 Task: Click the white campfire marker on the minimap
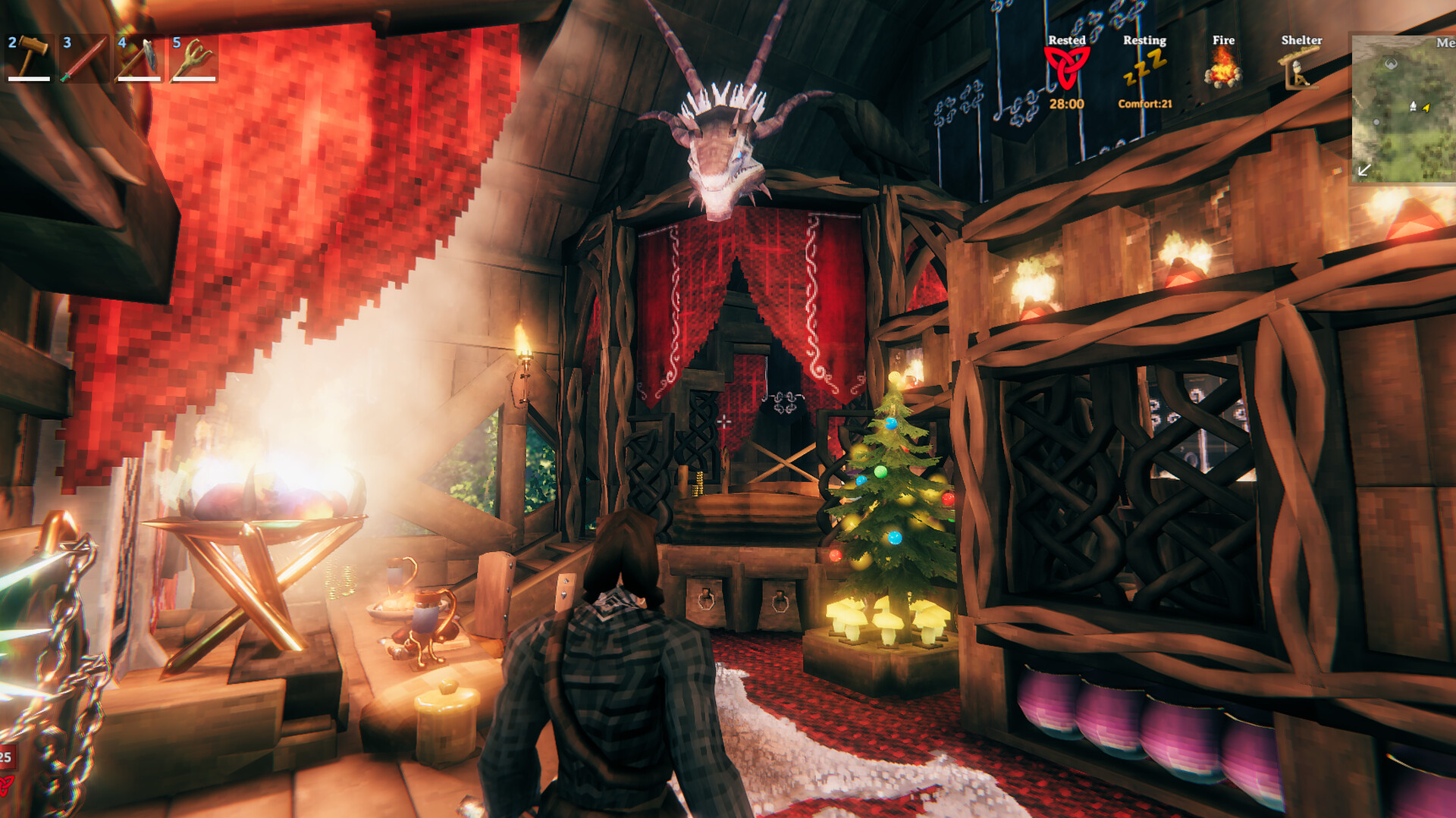(x=1414, y=105)
